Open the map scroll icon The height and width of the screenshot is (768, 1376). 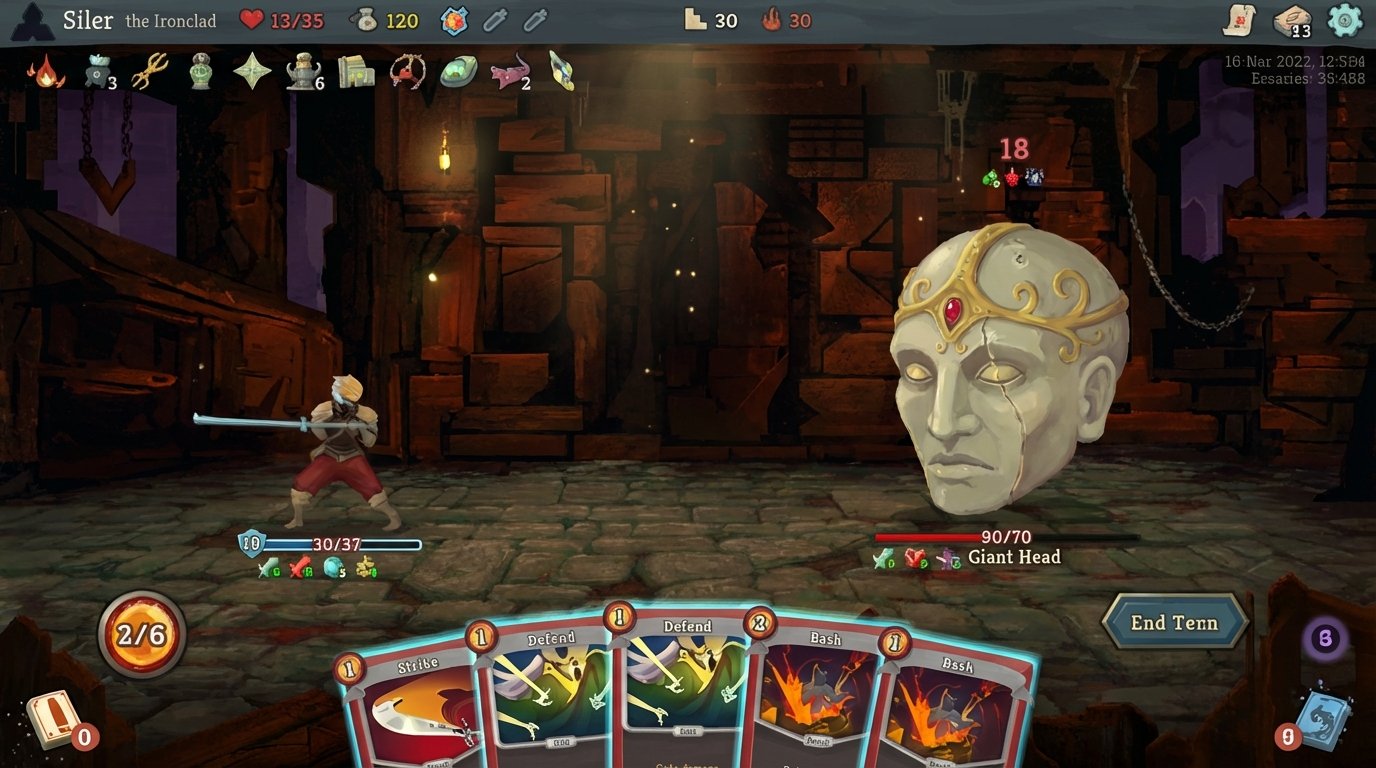(x=1240, y=20)
